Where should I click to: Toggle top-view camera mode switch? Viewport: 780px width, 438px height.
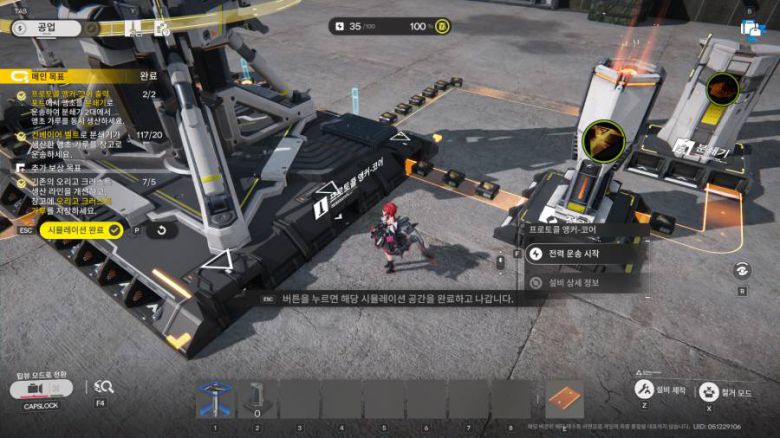tap(40, 388)
